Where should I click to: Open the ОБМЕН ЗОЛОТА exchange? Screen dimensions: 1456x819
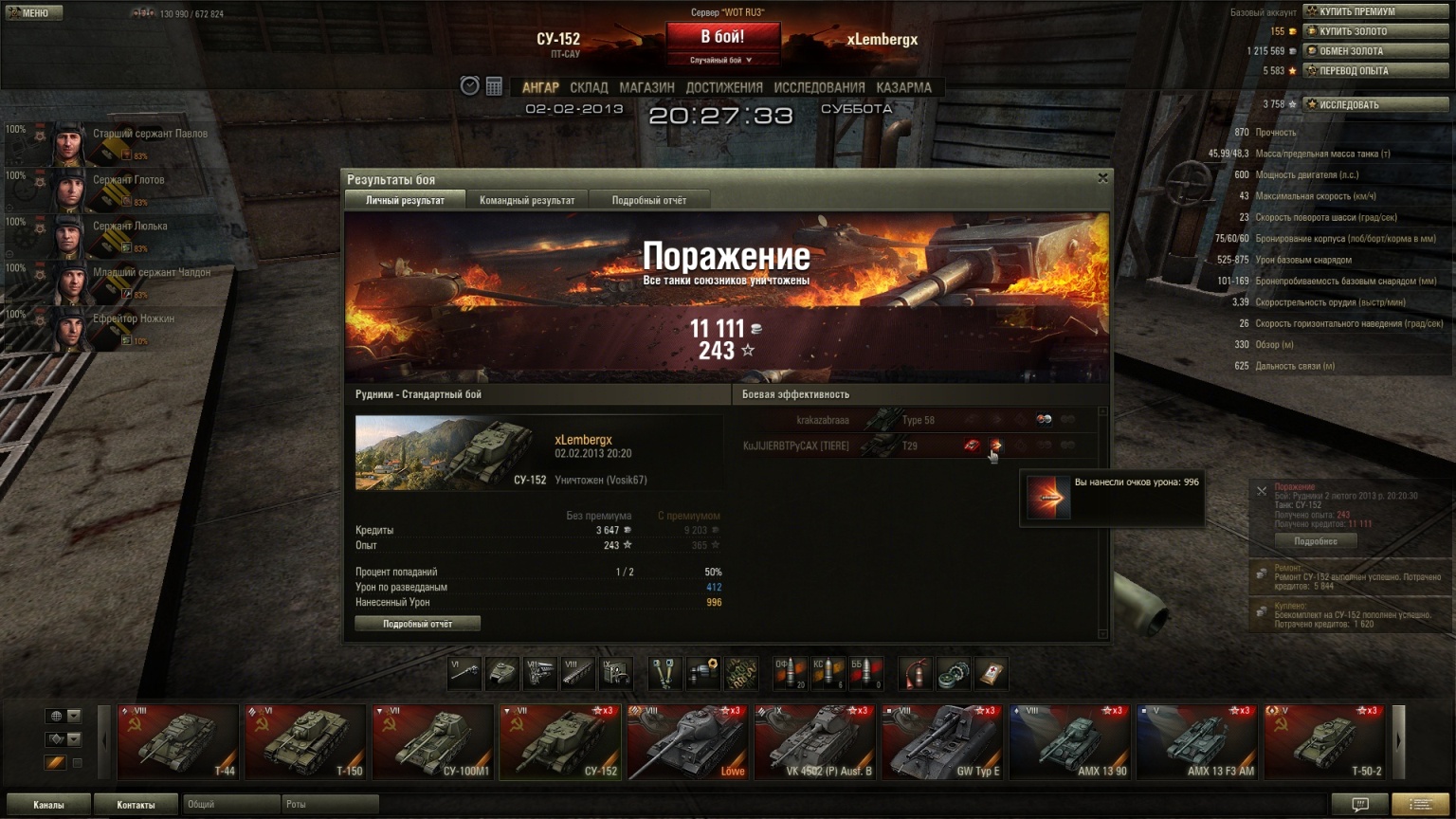click(x=1376, y=51)
